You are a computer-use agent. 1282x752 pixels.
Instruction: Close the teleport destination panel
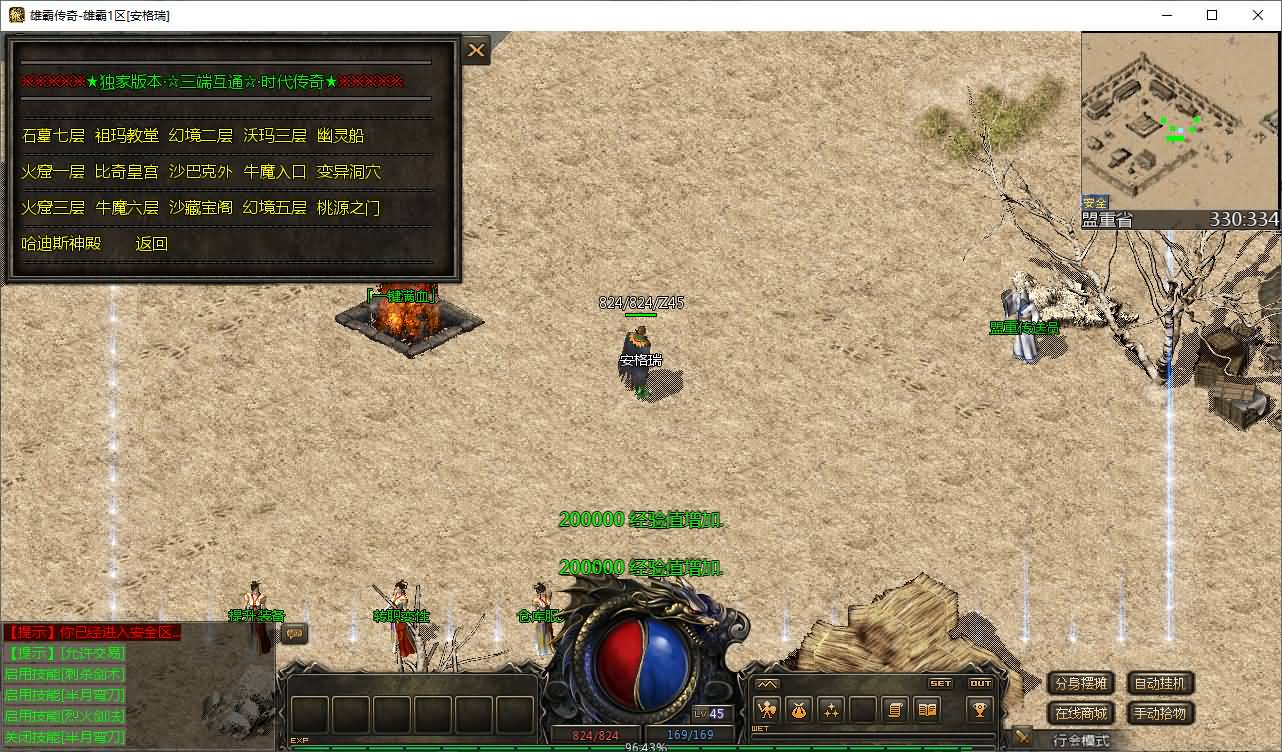coord(476,50)
